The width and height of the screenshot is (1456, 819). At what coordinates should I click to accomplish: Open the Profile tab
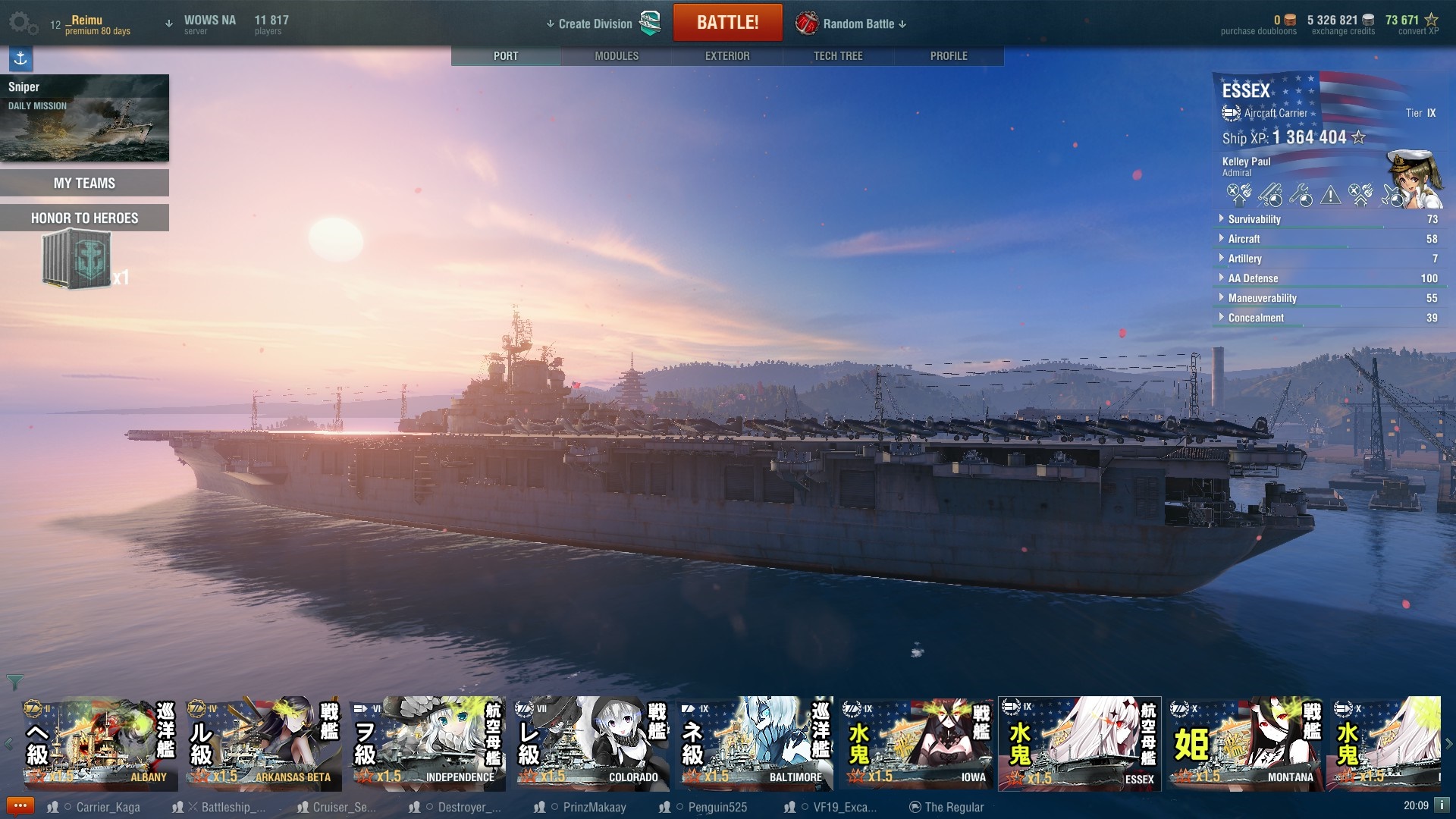[x=948, y=56]
